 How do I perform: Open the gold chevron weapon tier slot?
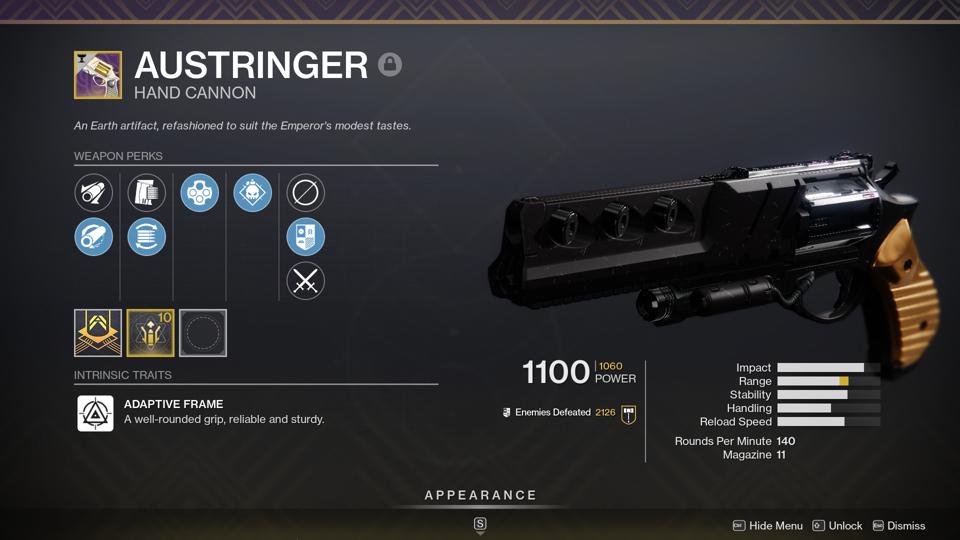tap(98, 333)
